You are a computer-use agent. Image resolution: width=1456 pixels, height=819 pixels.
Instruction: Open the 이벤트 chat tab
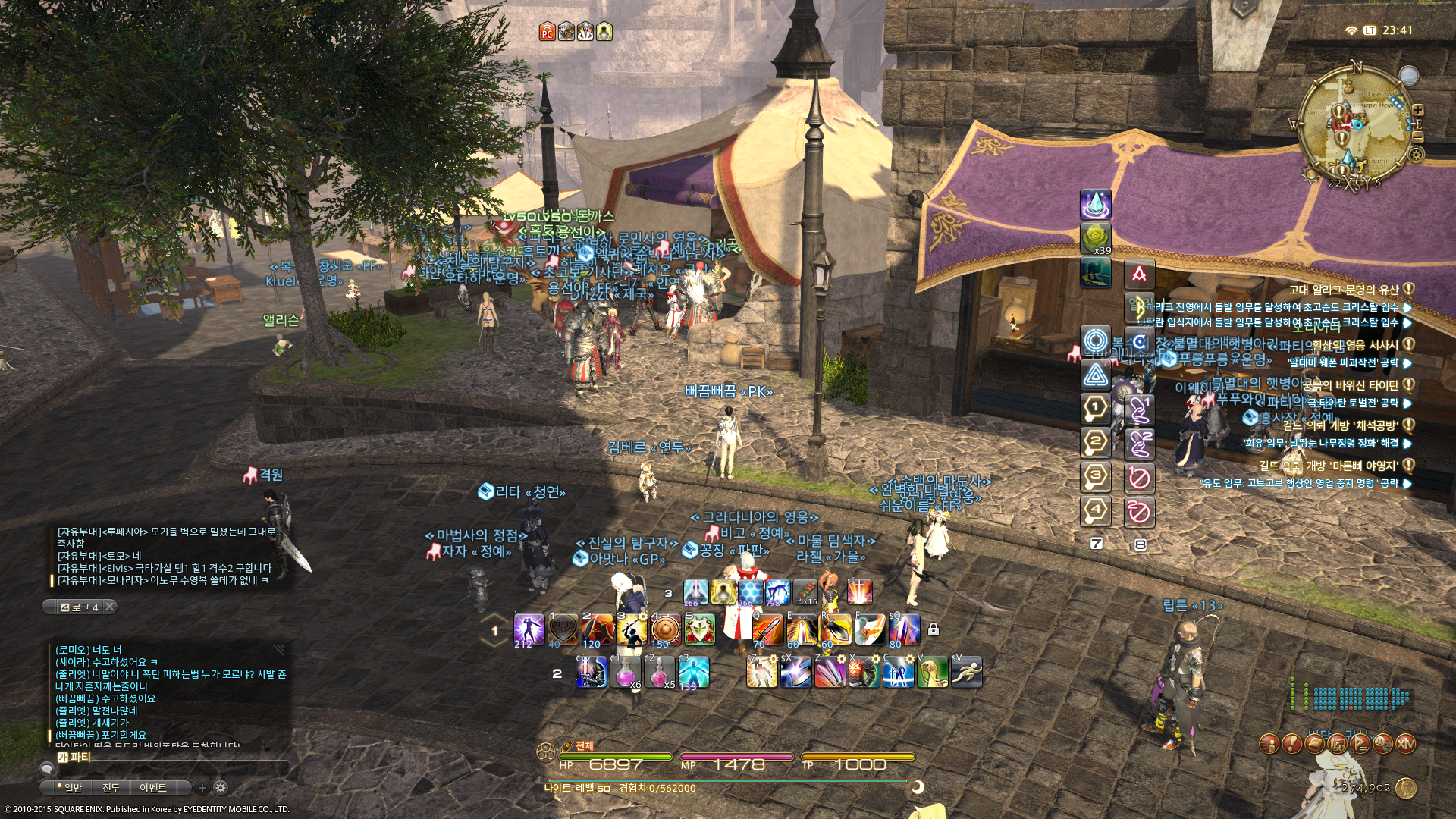[152, 788]
